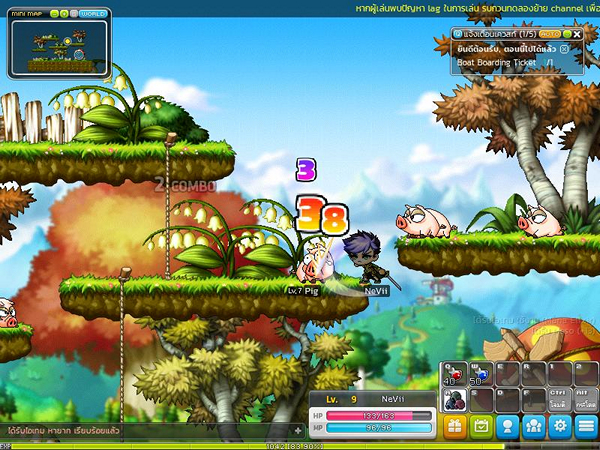
Task: Open the gear settings menu
Action: [x=560, y=426]
